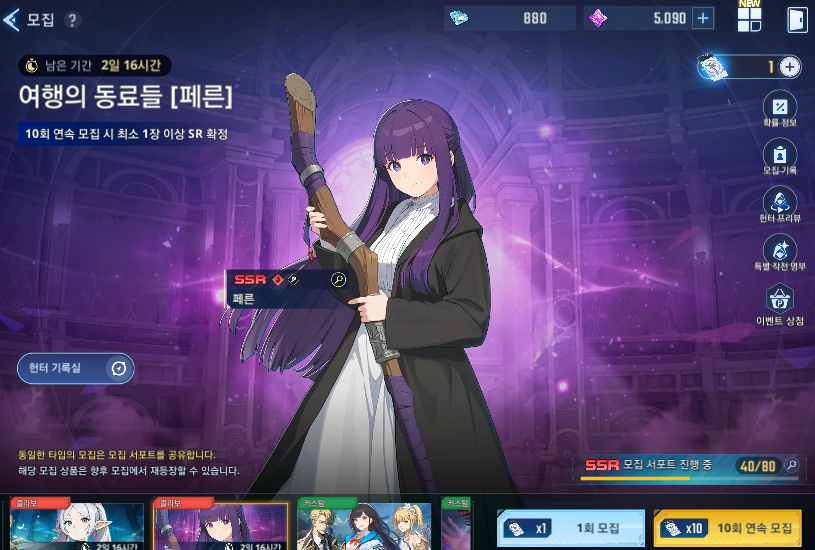This screenshot has height=550, width=815.
Task: Visit the 이벤트 상점 event shop
Action: pos(780,302)
